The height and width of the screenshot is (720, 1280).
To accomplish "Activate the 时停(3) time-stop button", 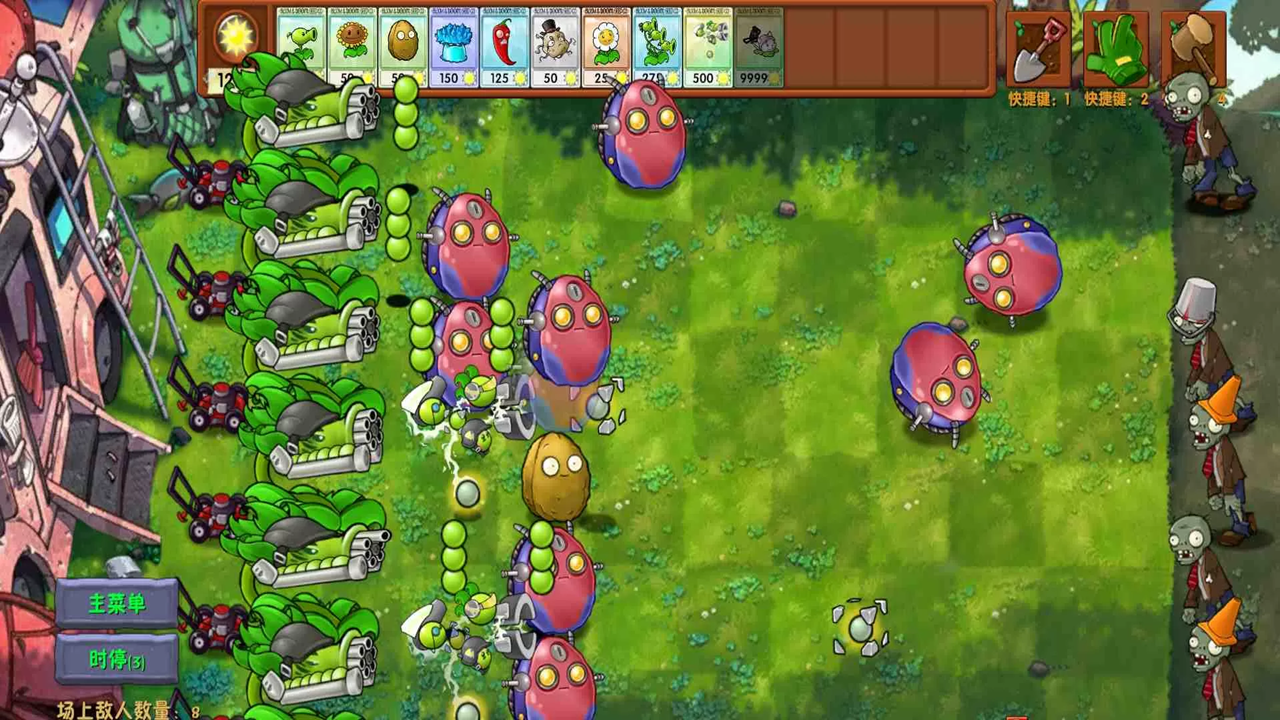I will pyautogui.click(x=117, y=660).
